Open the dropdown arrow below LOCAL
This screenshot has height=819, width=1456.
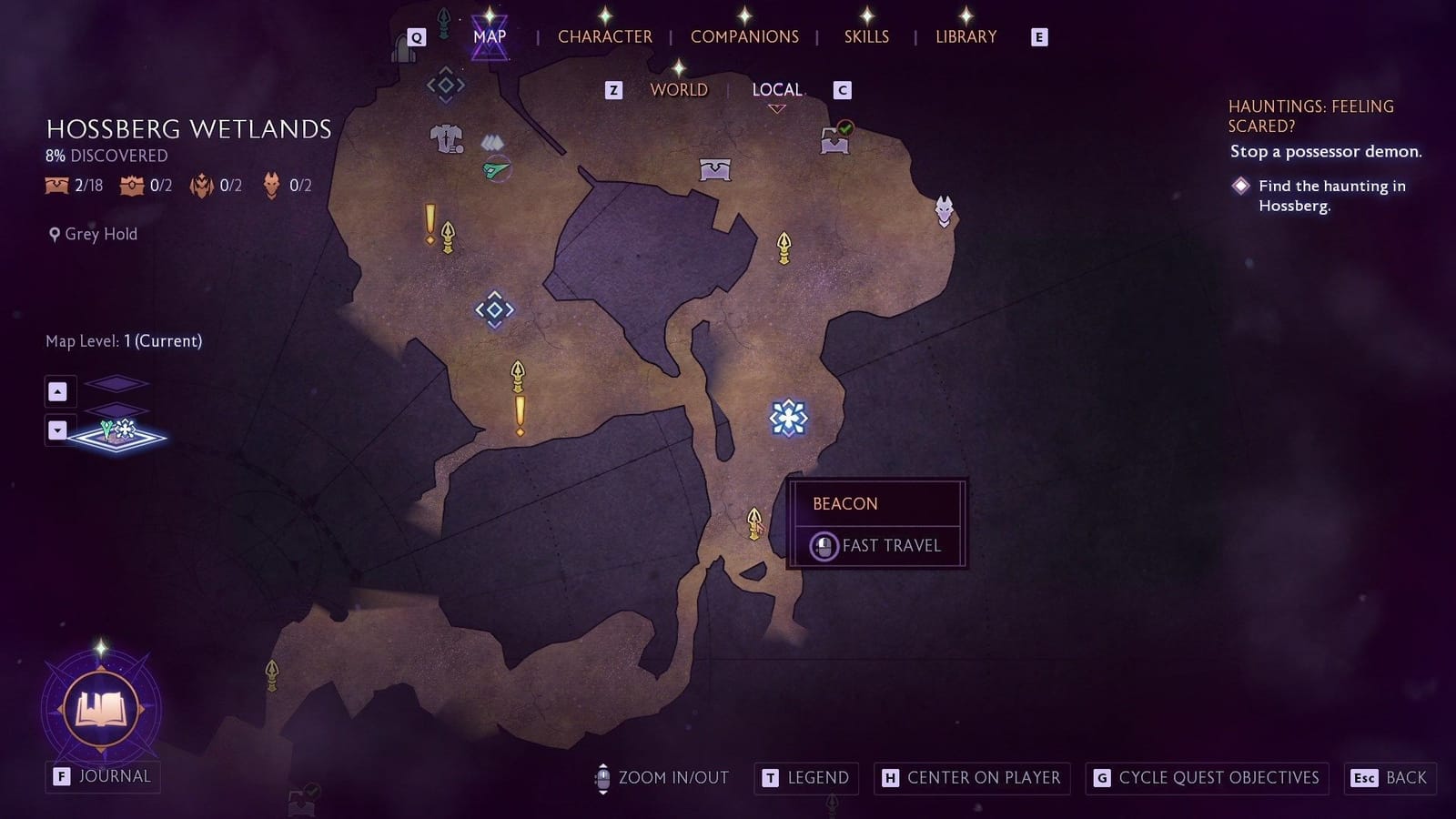[x=777, y=107]
